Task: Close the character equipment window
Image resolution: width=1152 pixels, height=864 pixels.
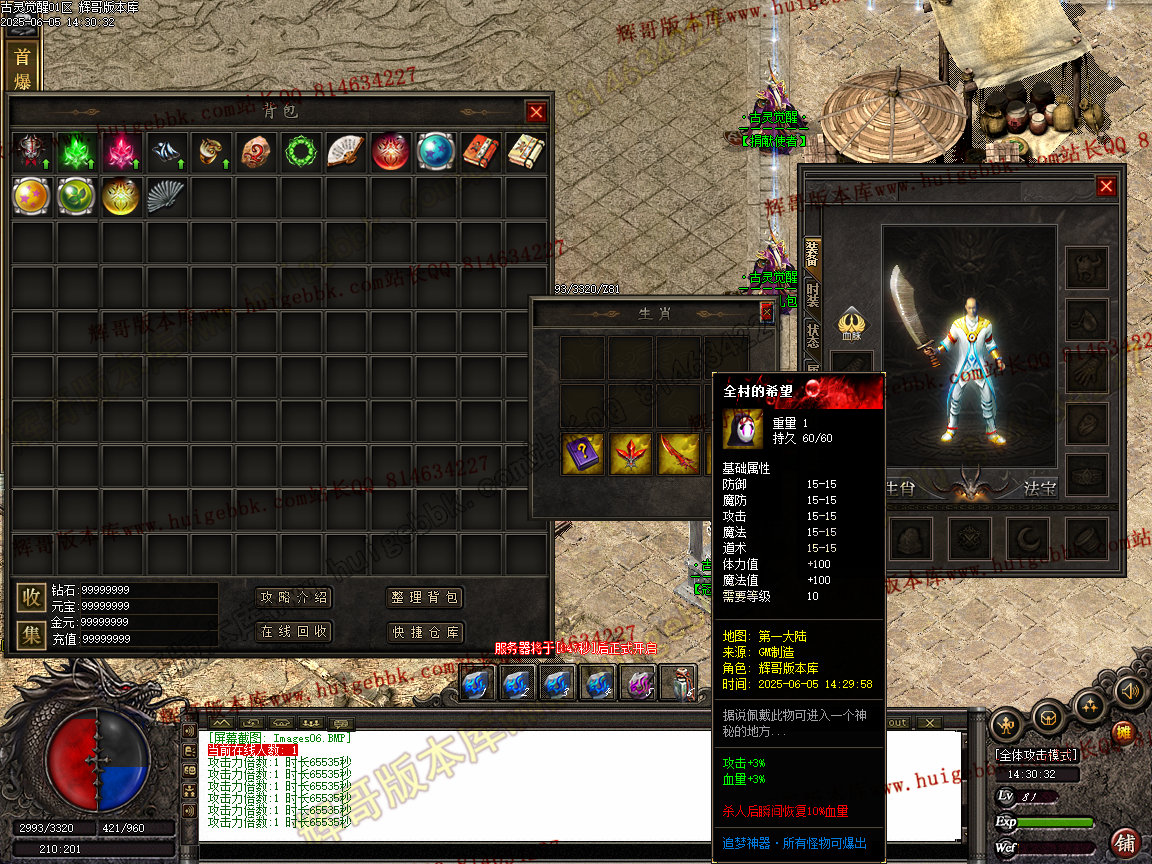Action: (x=1105, y=186)
